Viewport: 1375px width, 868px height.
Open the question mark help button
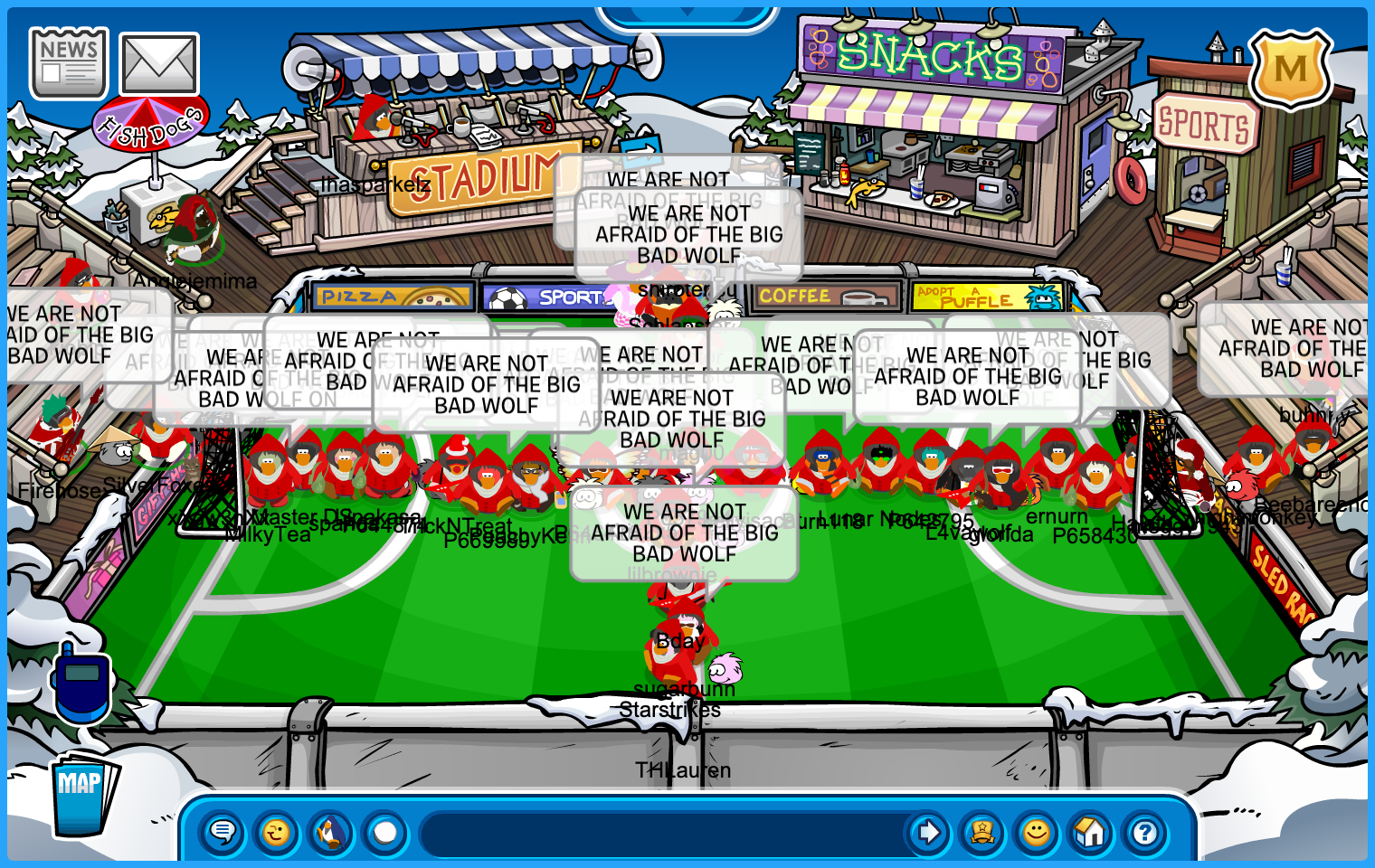click(1145, 832)
